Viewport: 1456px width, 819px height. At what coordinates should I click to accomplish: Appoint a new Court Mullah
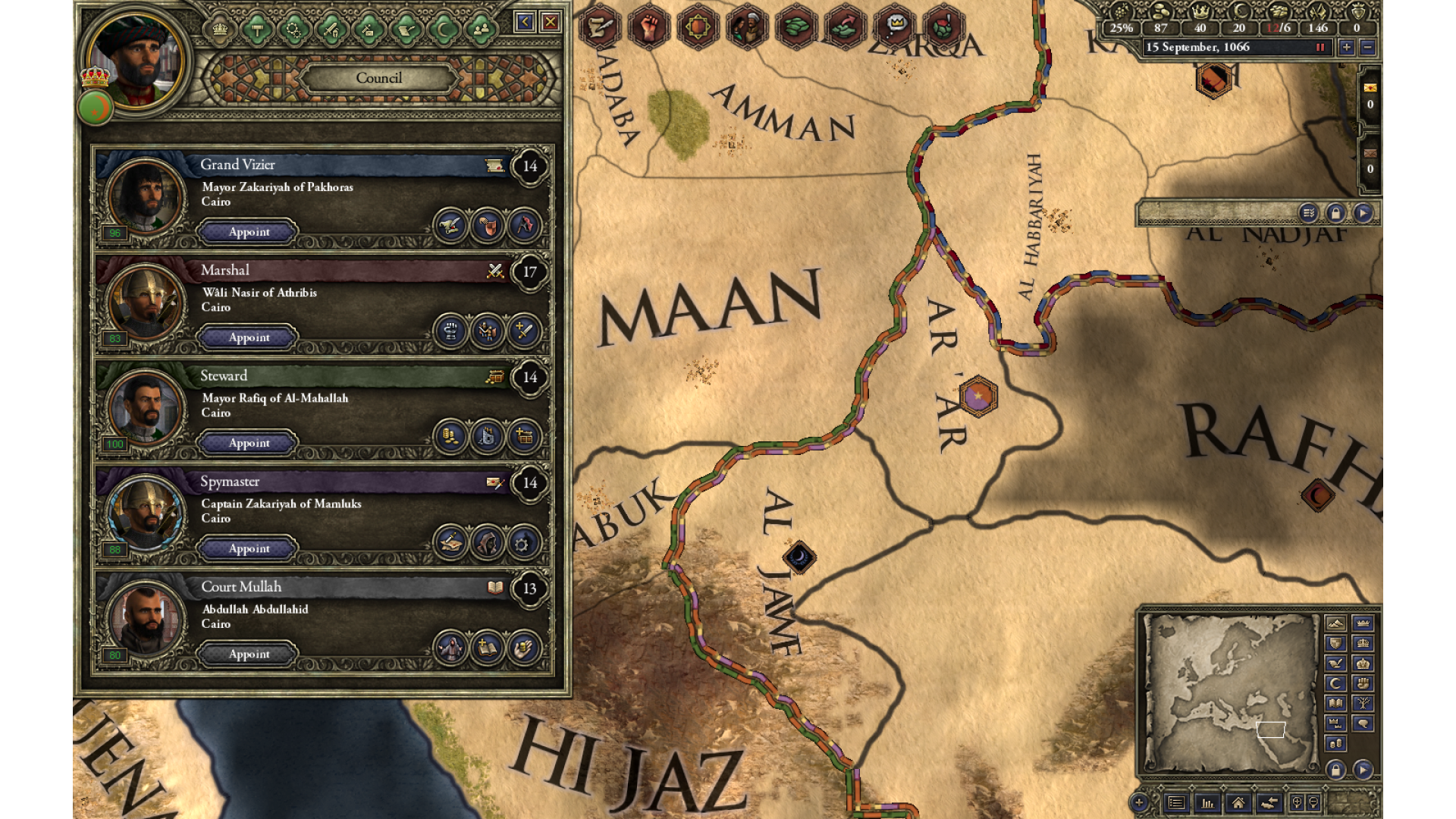click(x=249, y=654)
